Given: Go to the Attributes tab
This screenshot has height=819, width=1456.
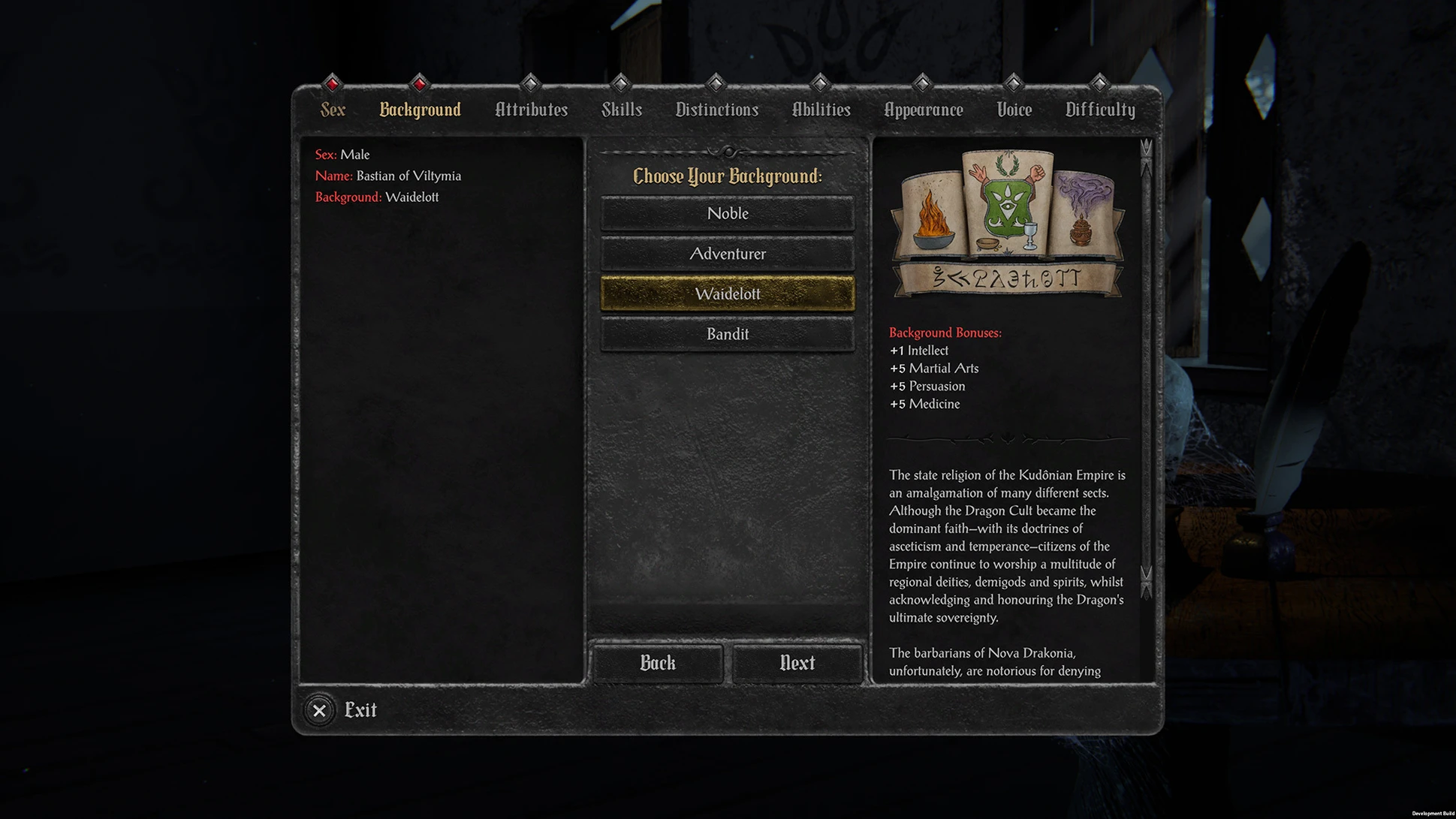Looking at the screenshot, I should (x=531, y=110).
